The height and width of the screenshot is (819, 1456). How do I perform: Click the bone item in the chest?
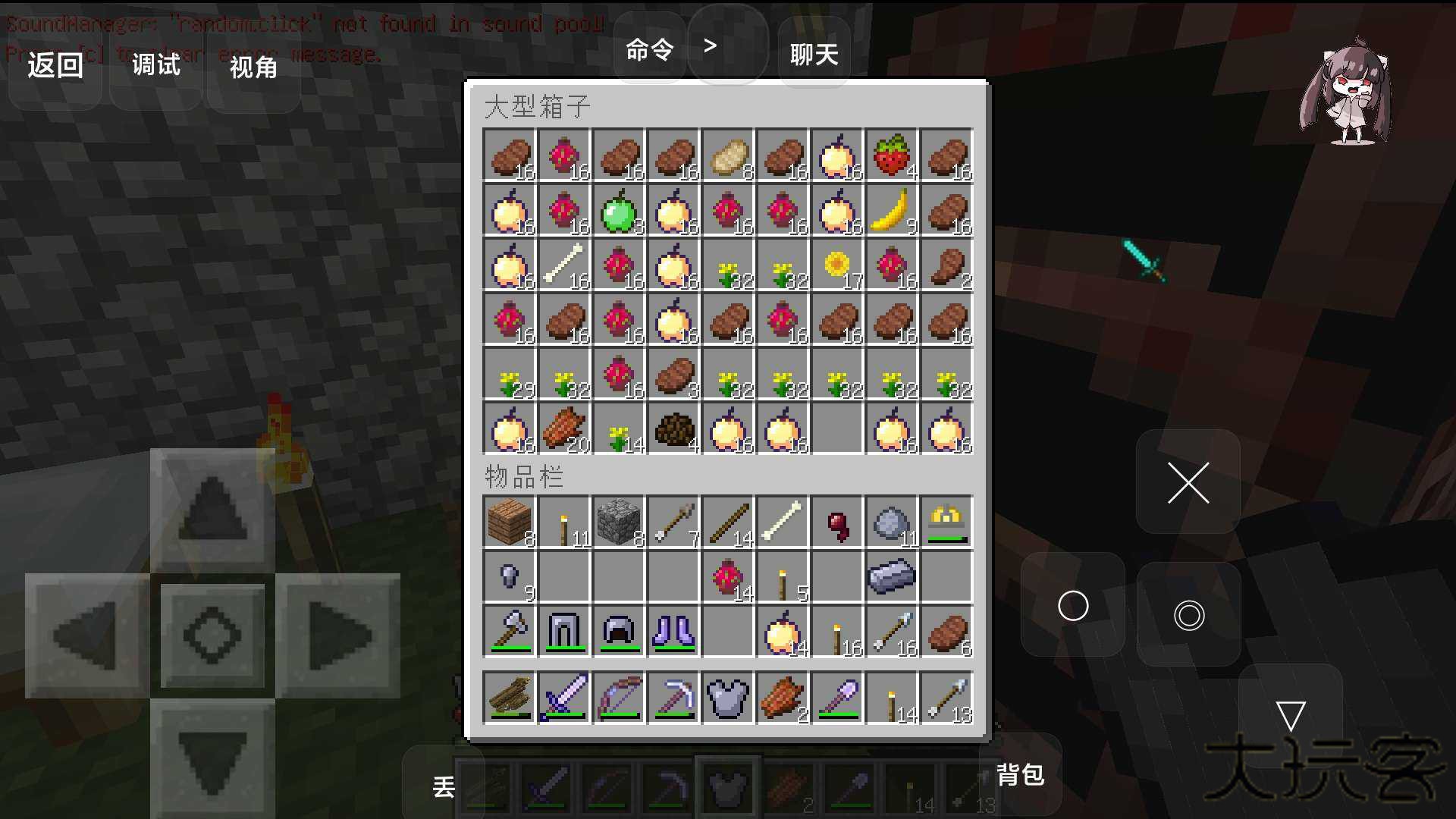pyautogui.click(x=564, y=267)
